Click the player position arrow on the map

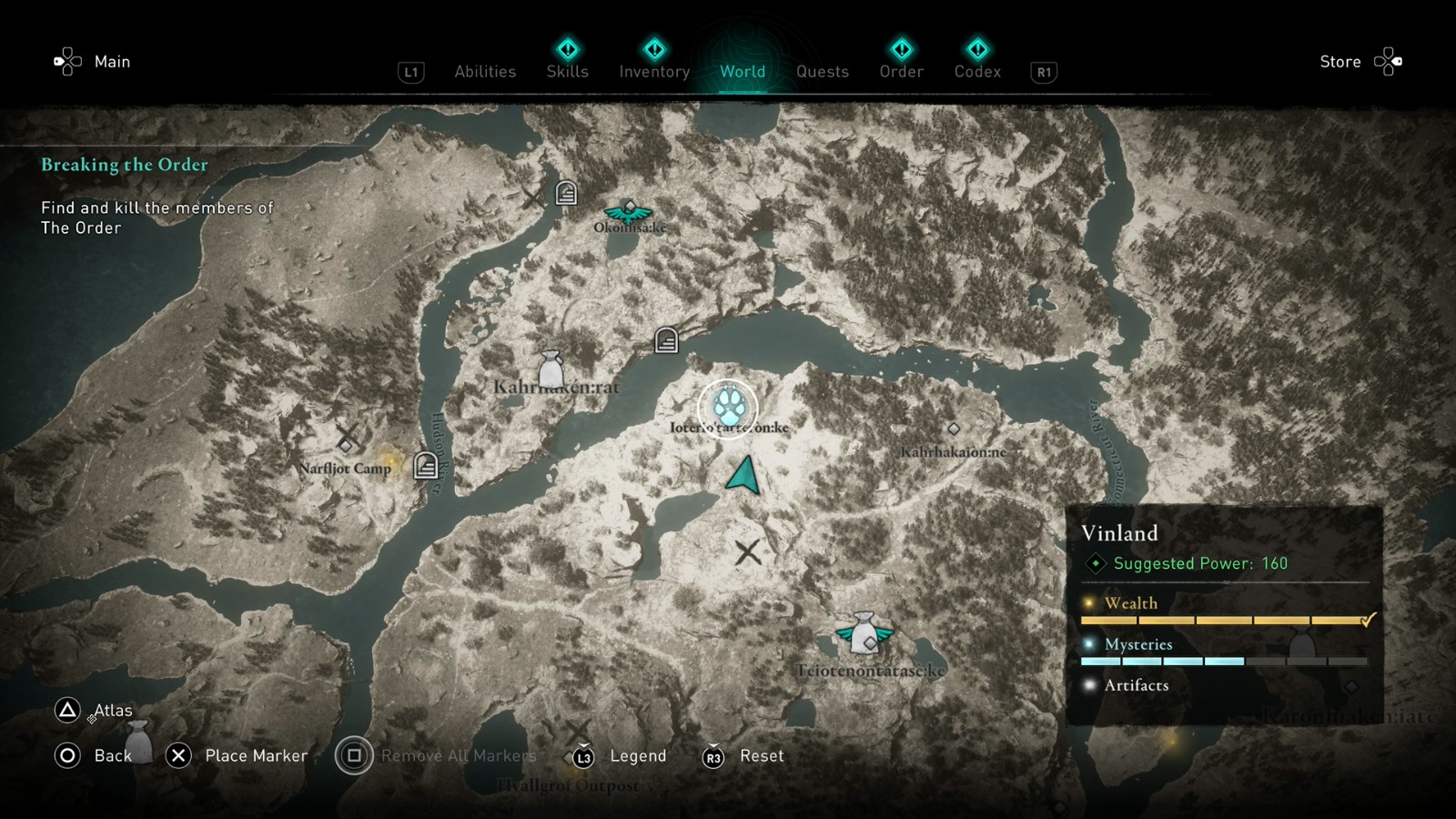742,477
